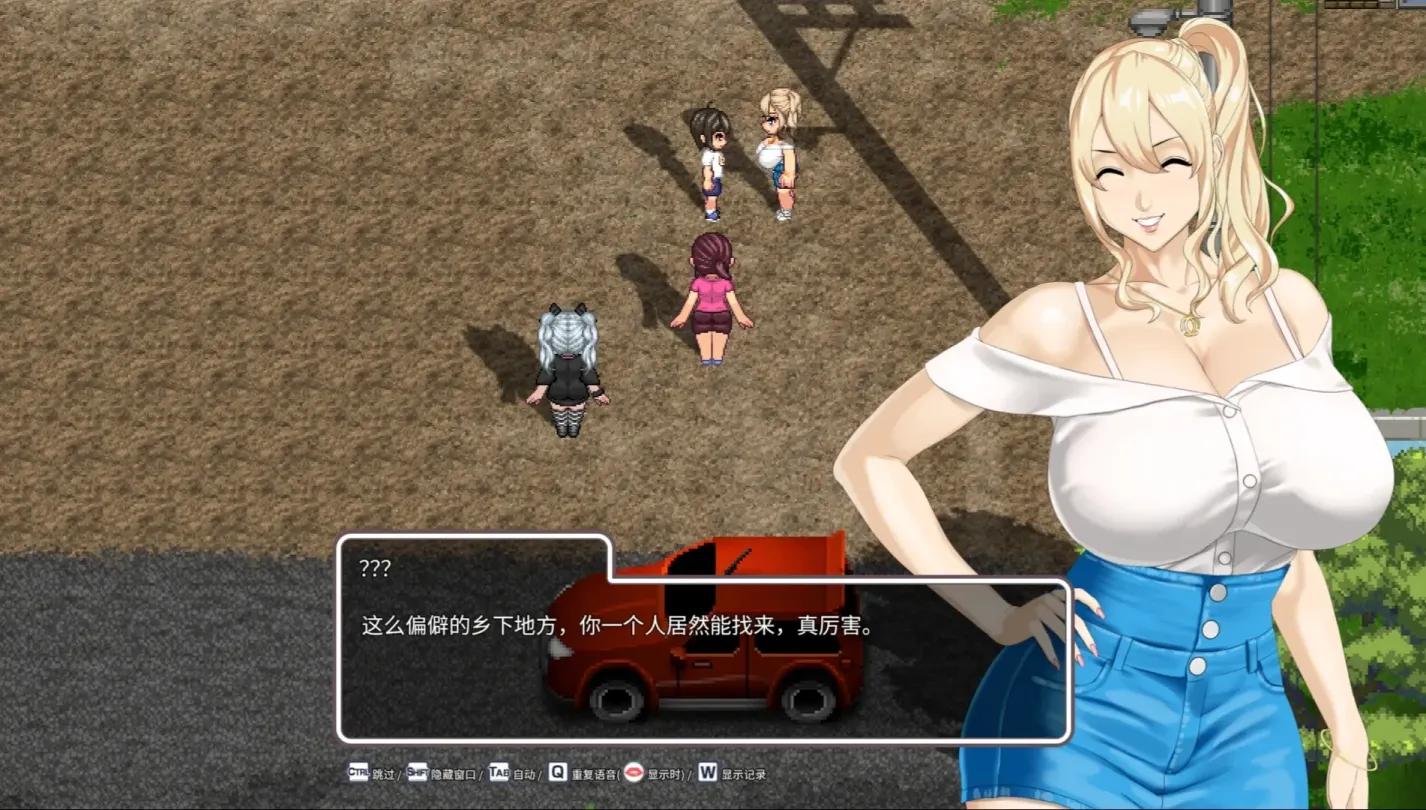The height and width of the screenshot is (810, 1426).
Task: Click the CTRL 跳过 skip key icon
Action: pos(357,772)
